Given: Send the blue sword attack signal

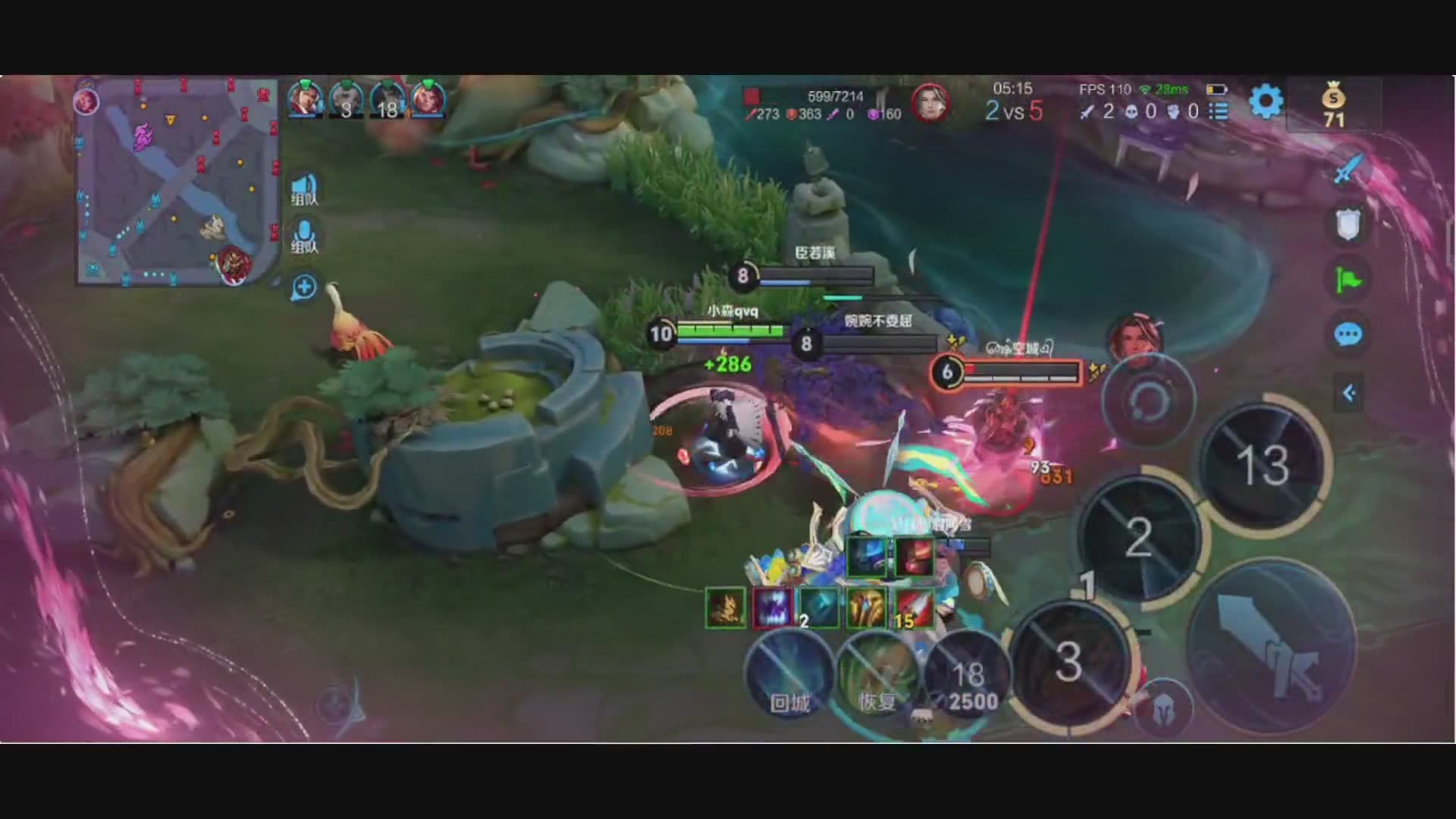Looking at the screenshot, I should pyautogui.click(x=1348, y=168).
